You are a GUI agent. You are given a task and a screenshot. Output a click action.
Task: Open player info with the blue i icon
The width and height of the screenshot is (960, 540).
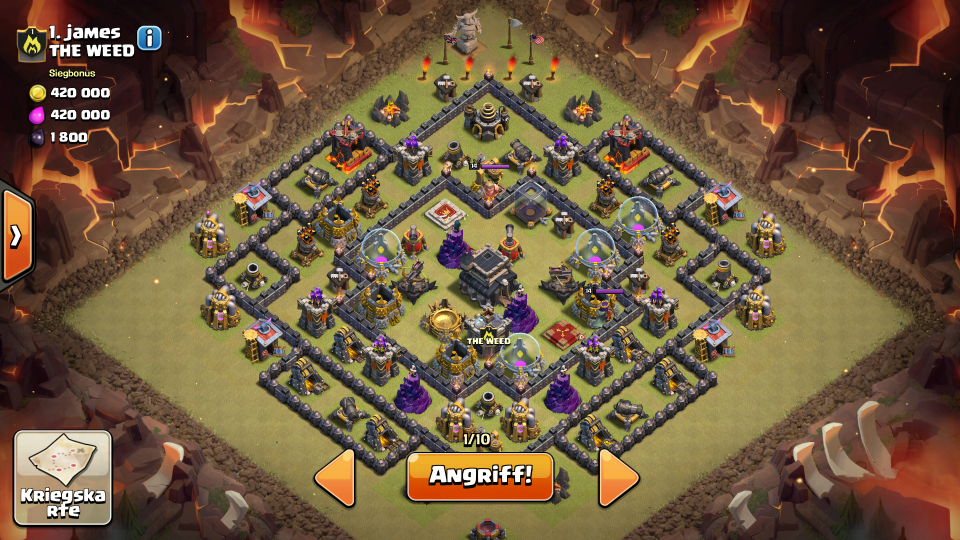click(149, 38)
